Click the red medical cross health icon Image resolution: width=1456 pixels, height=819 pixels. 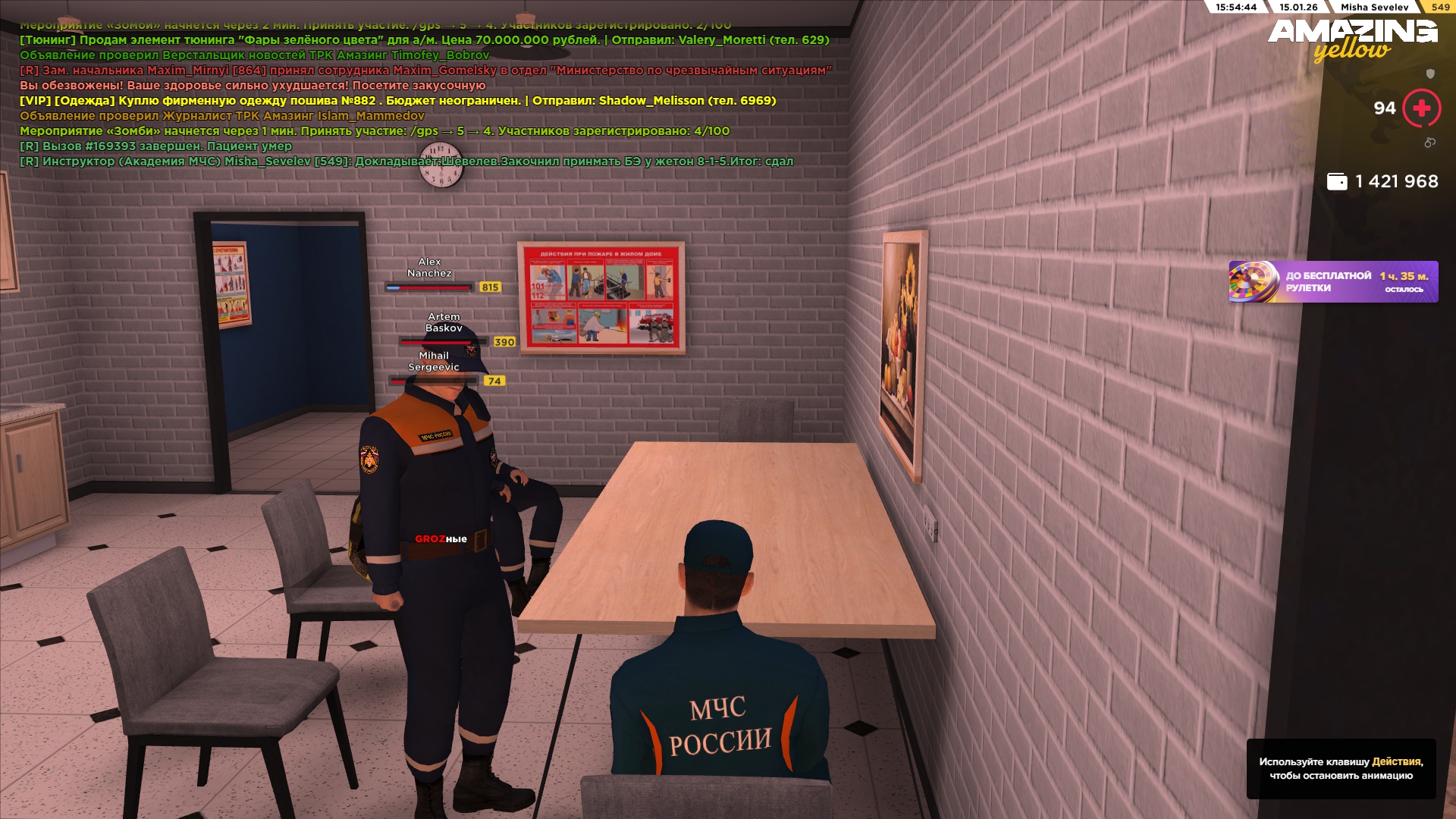[1422, 108]
